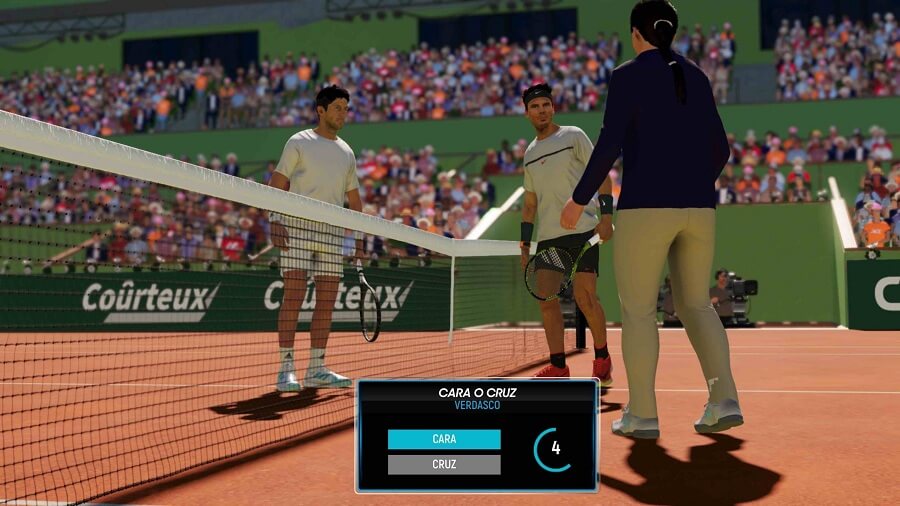This screenshot has width=900, height=506.
Task: Select the CRUZ option
Action: click(444, 465)
